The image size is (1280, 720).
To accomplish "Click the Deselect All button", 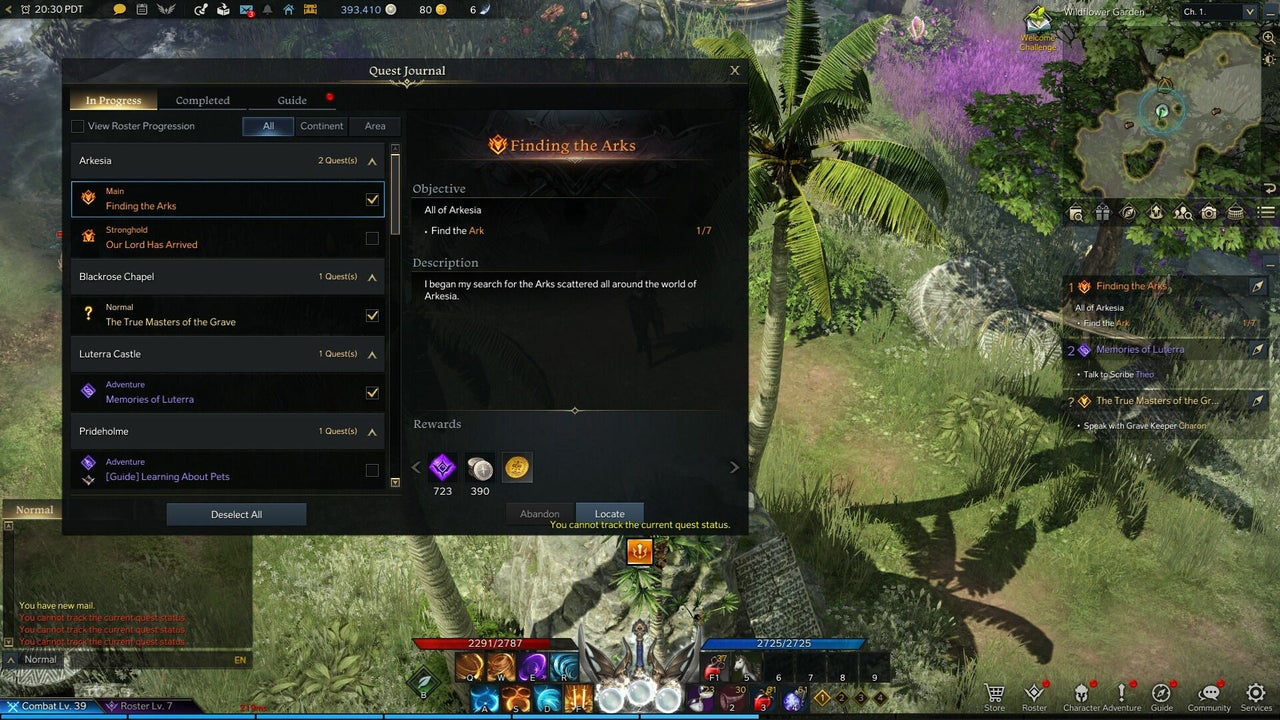I will (236, 514).
